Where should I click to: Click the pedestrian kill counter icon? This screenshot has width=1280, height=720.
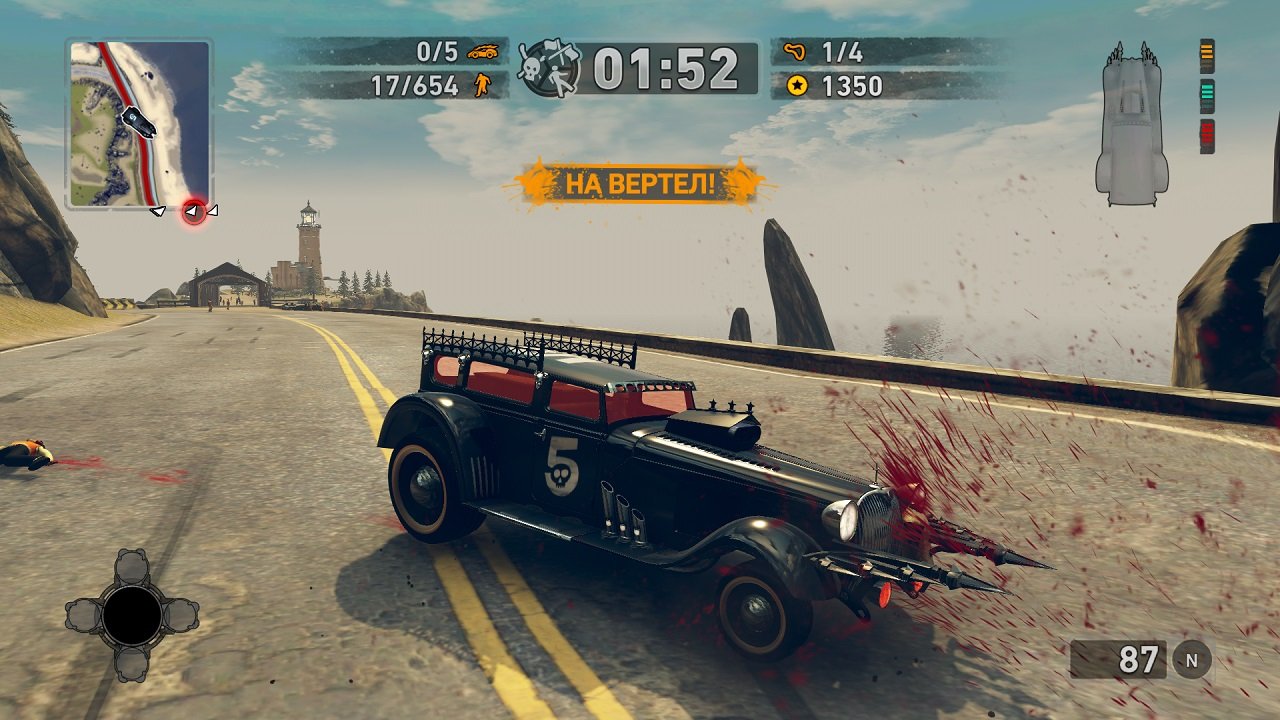(480, 86)
